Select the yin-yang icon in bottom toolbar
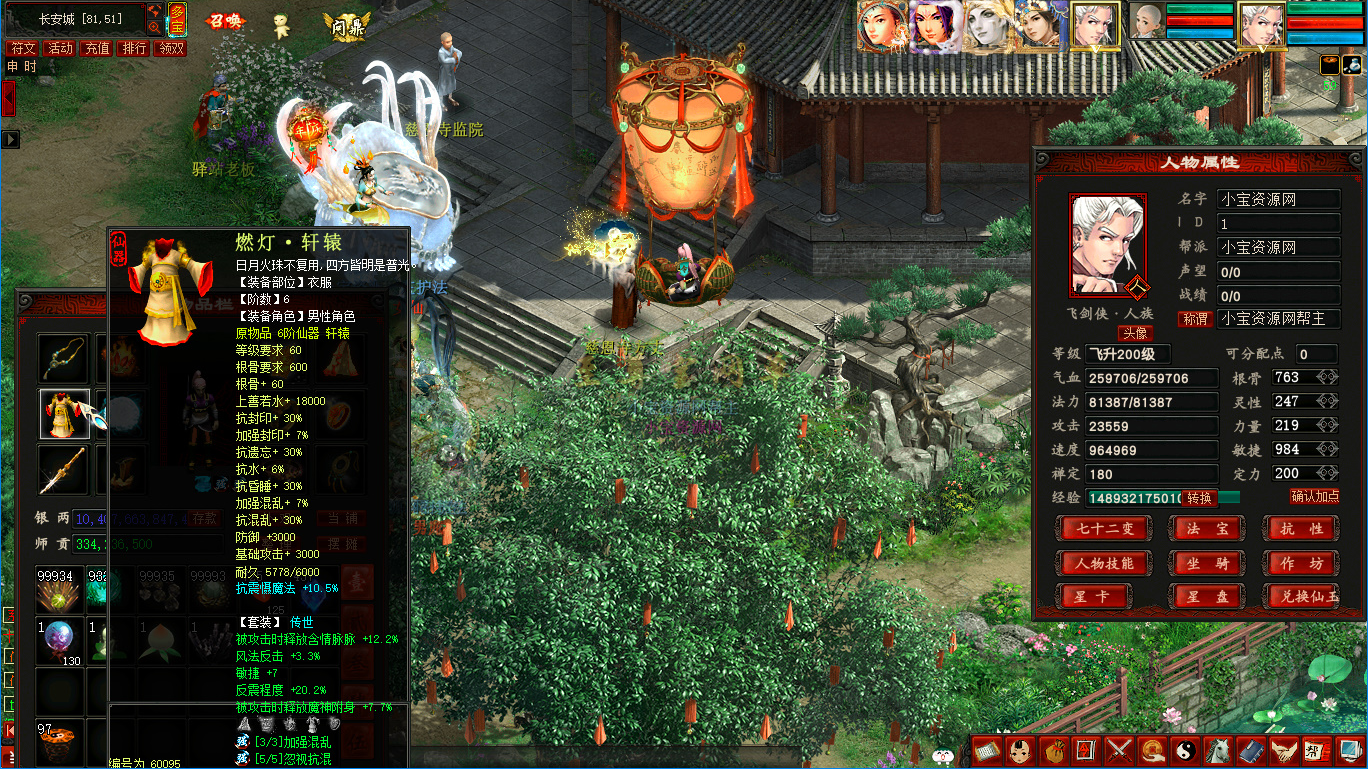The image size is (1368, 769). [x=1183, y=749]
